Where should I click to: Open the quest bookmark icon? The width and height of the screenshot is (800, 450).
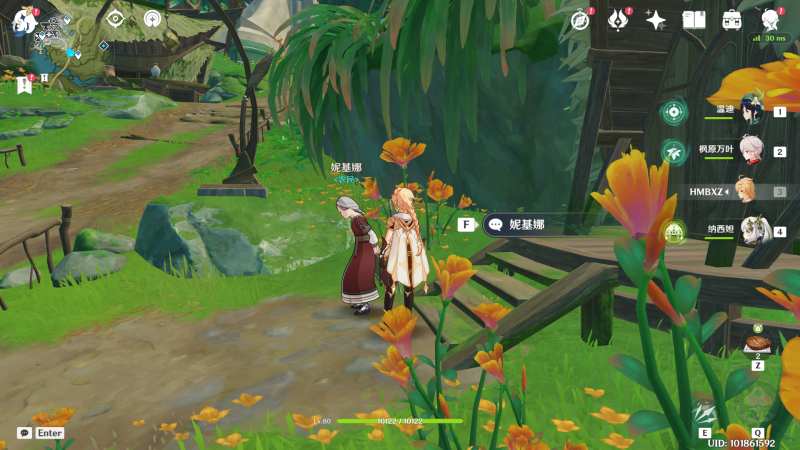tap(24, 85)
